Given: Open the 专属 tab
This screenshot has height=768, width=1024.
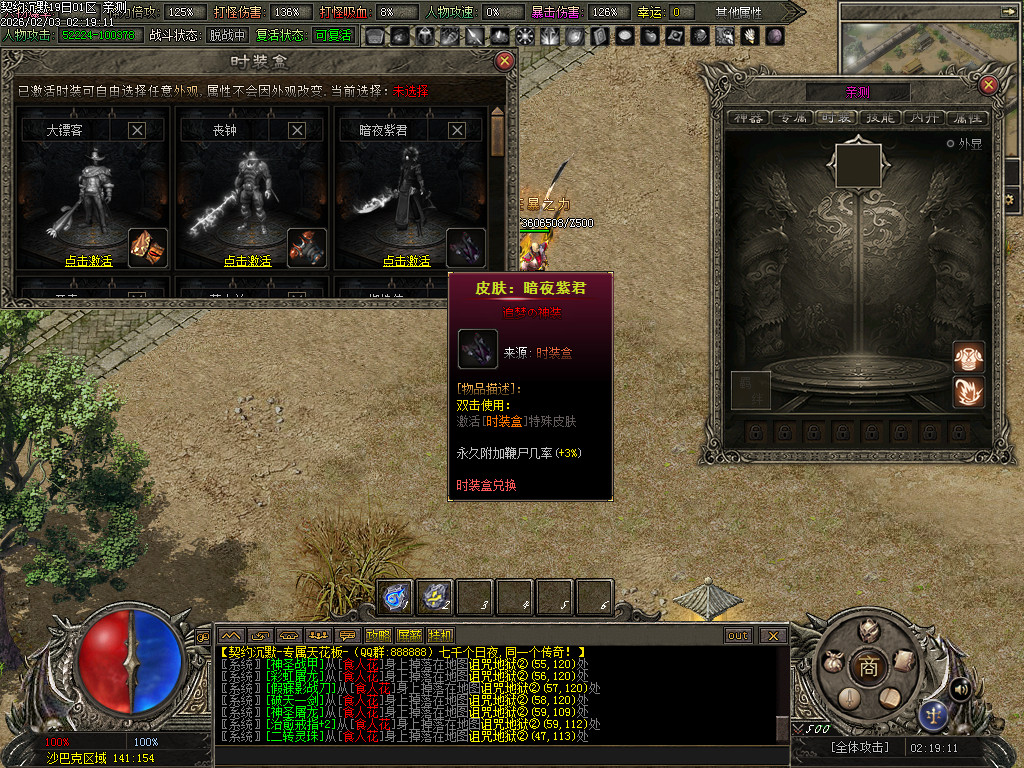Looking at the screenshot, I should tap(792, 118).
